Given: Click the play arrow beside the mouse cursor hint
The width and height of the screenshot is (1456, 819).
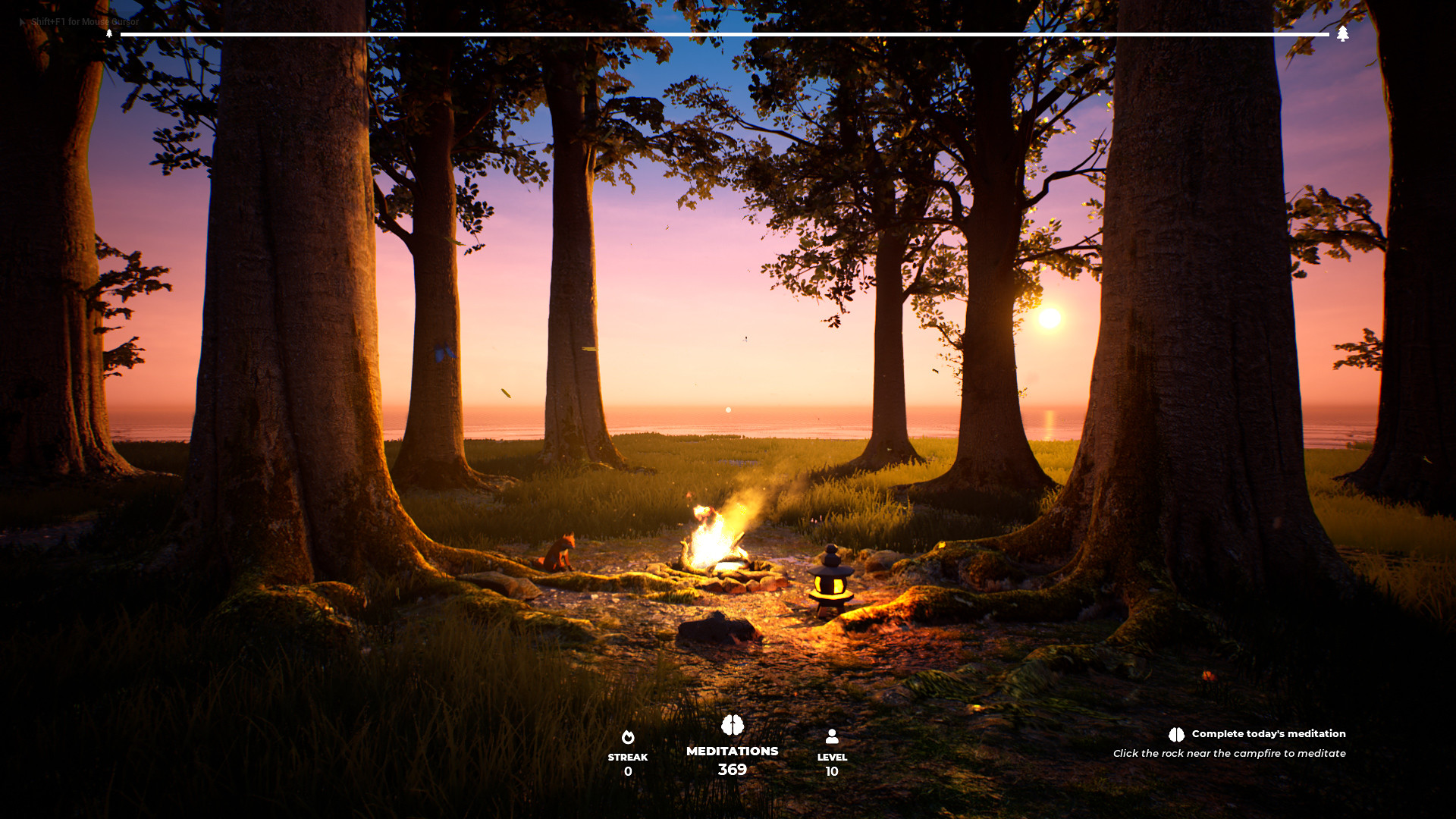Looking at the screenshot, I should pos(20,22).
